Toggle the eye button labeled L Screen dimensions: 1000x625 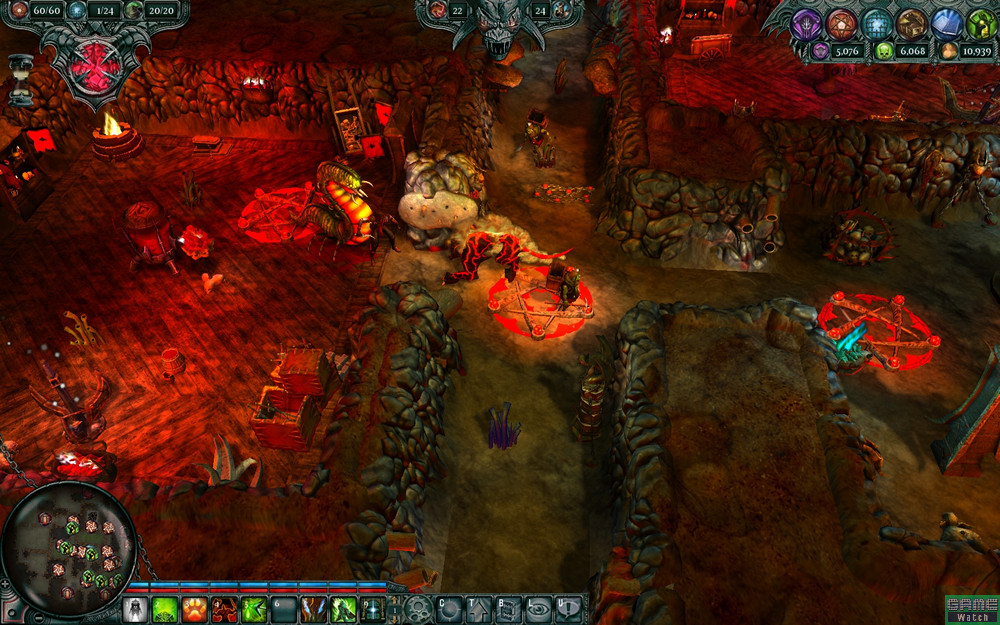[x=539, y=608]
